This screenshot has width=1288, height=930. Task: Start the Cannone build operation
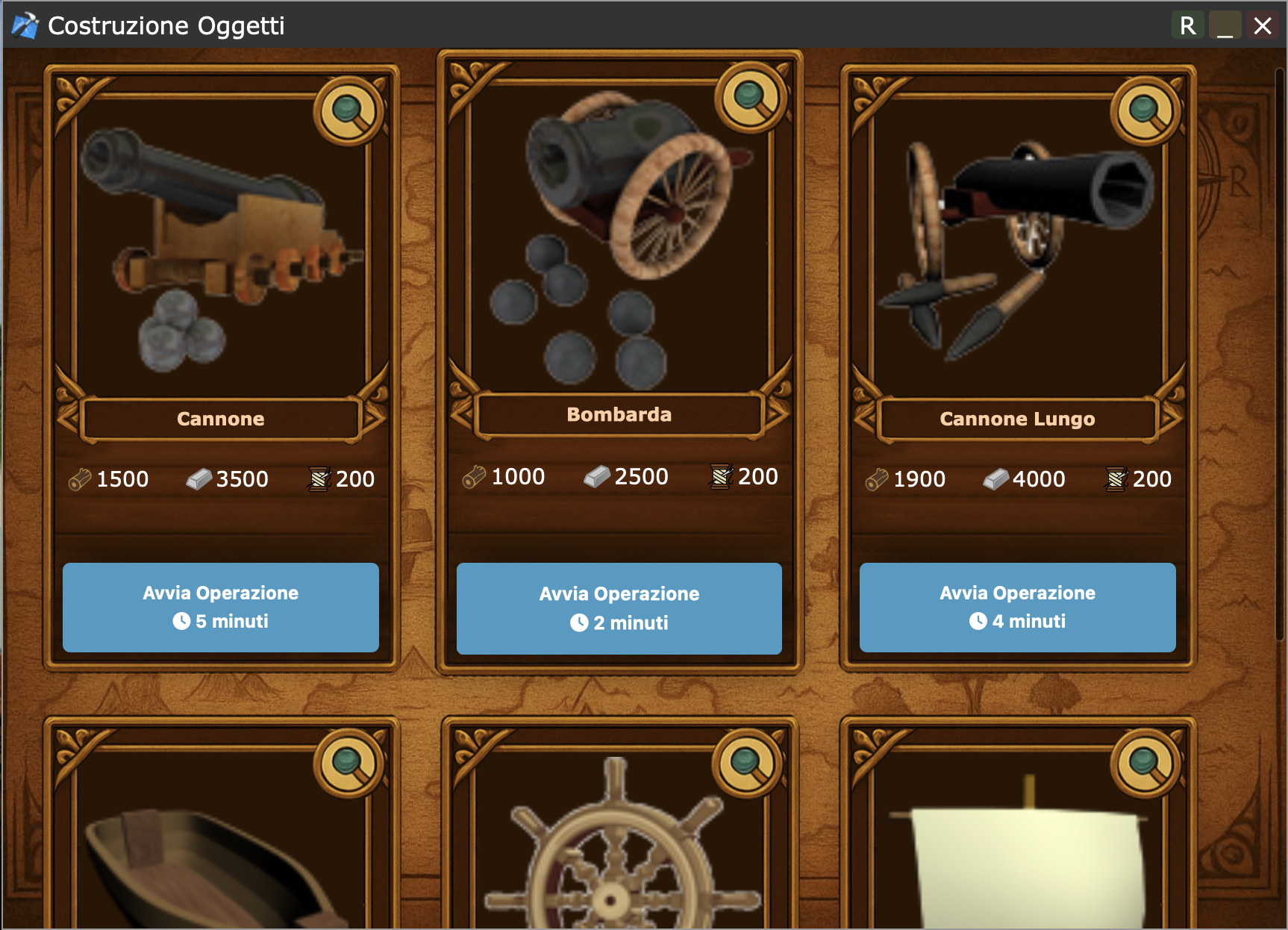pos(220,607)
